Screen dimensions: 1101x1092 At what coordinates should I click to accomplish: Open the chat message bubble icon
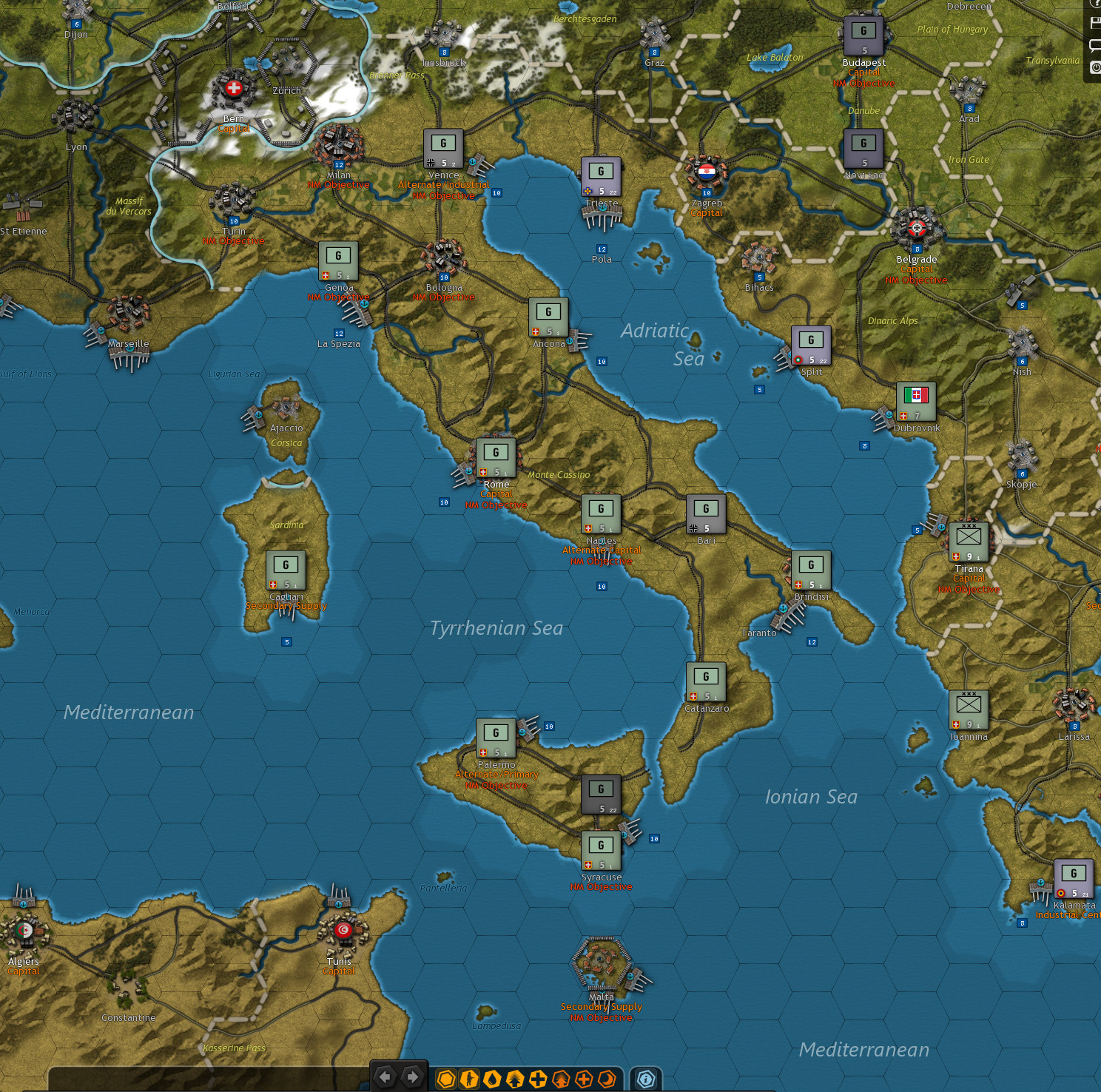[x=1095, y=45]
